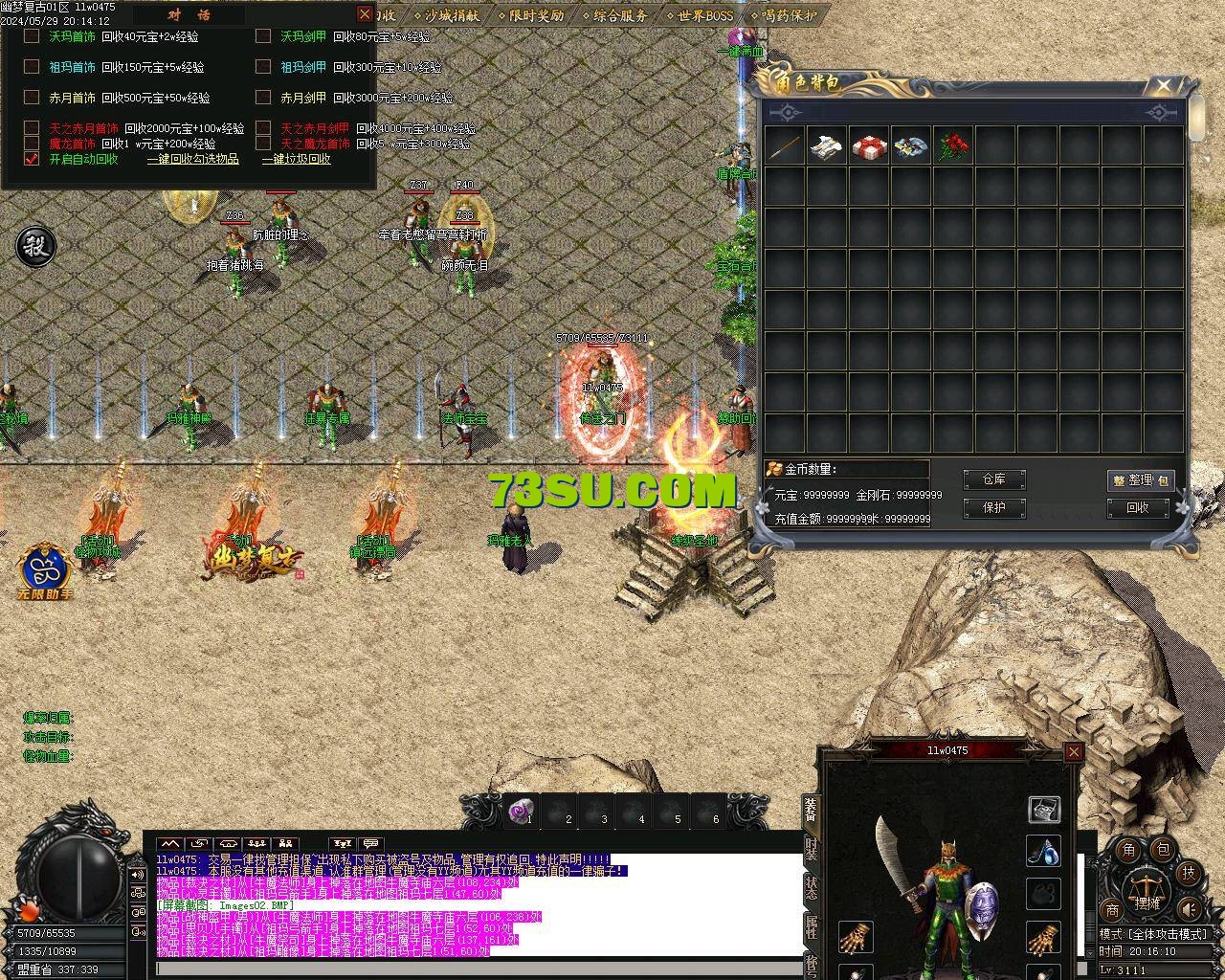
Task: Close the character equipment panel
Action: pos(1074,751)
